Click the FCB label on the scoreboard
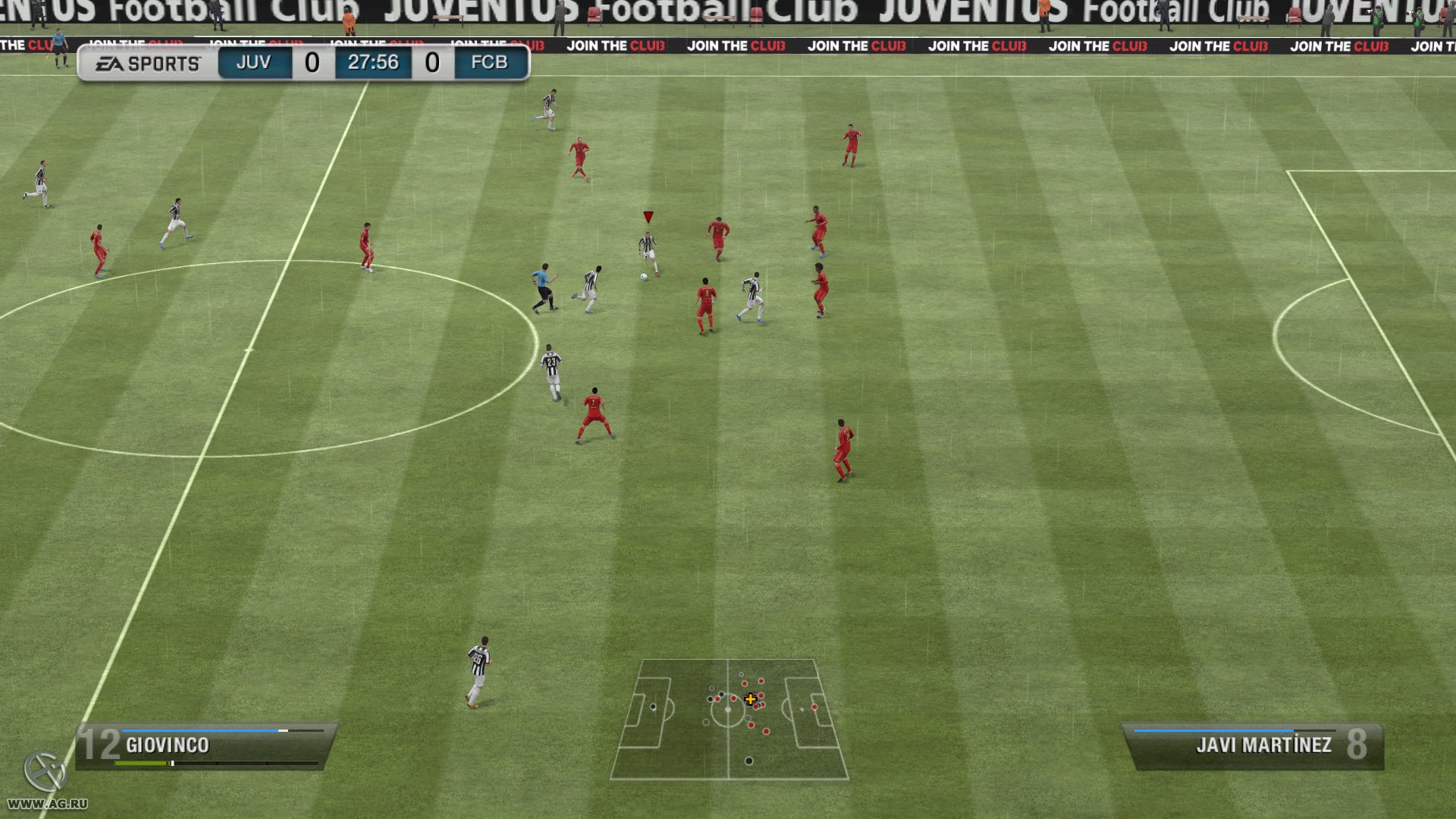 (488, 63)
